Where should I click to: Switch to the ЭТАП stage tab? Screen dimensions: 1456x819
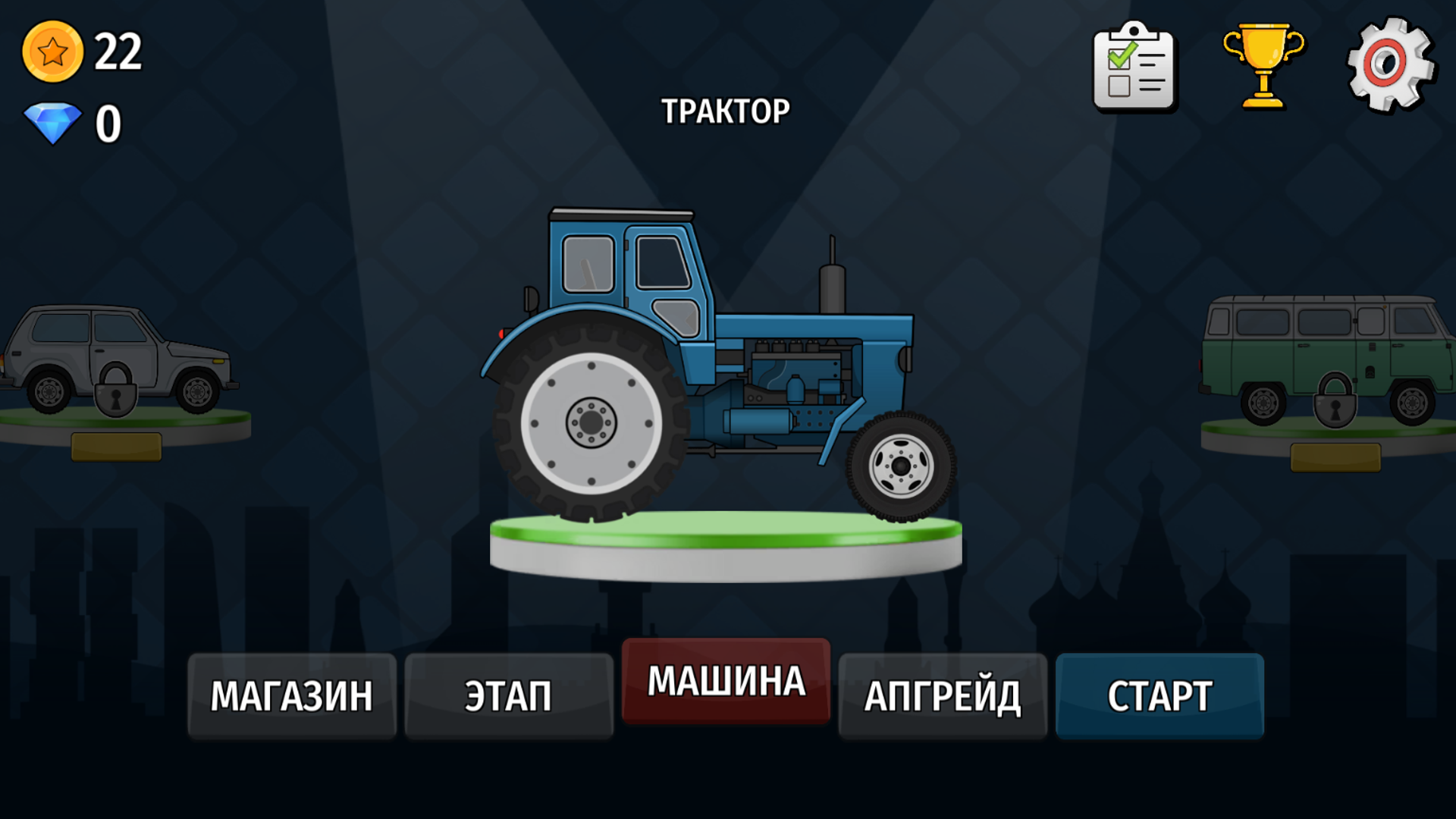tap(509, 693)
